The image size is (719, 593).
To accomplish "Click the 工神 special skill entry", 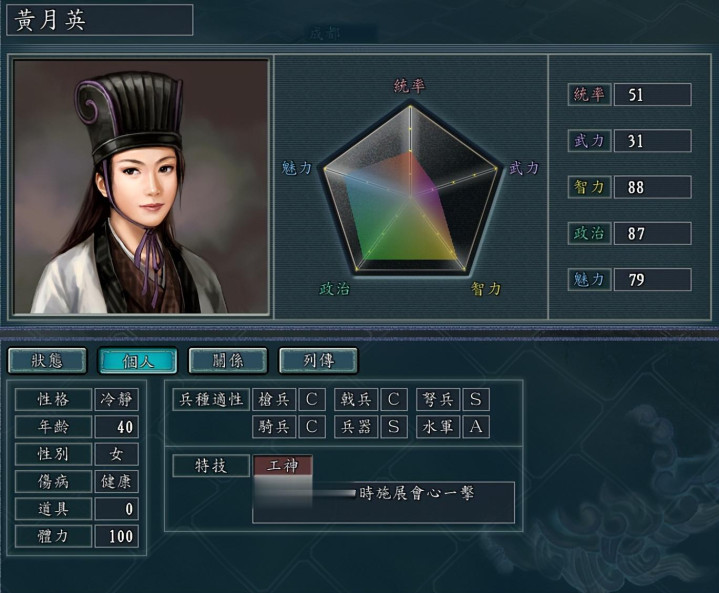I will pos(283,466).
